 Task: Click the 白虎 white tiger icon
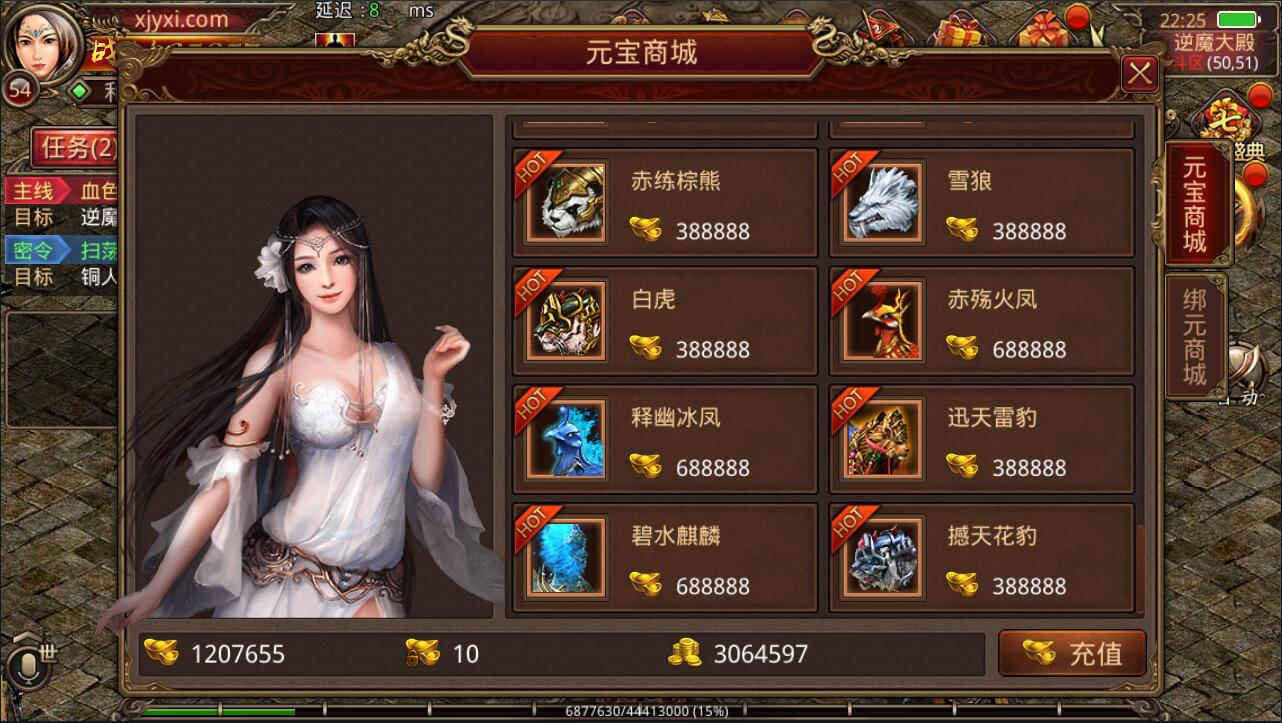click(564, 320)
